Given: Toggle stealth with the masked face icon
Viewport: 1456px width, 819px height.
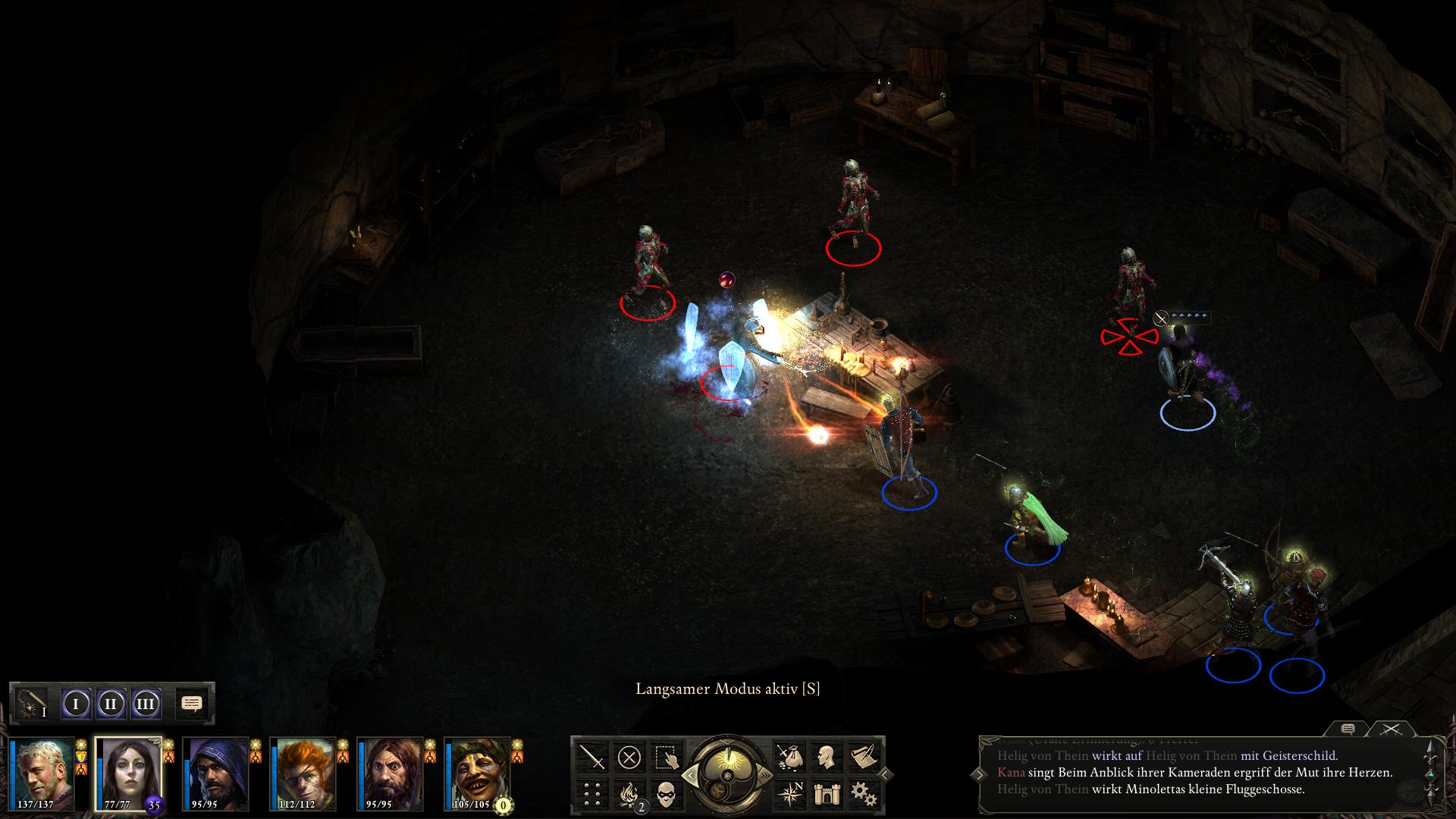Looking at the screenshot, I should tap(666, 793).
